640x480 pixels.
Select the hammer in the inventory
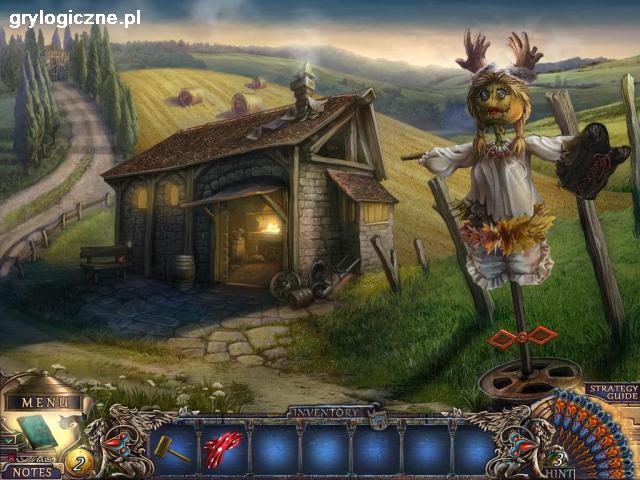click(x=171, y=448)
